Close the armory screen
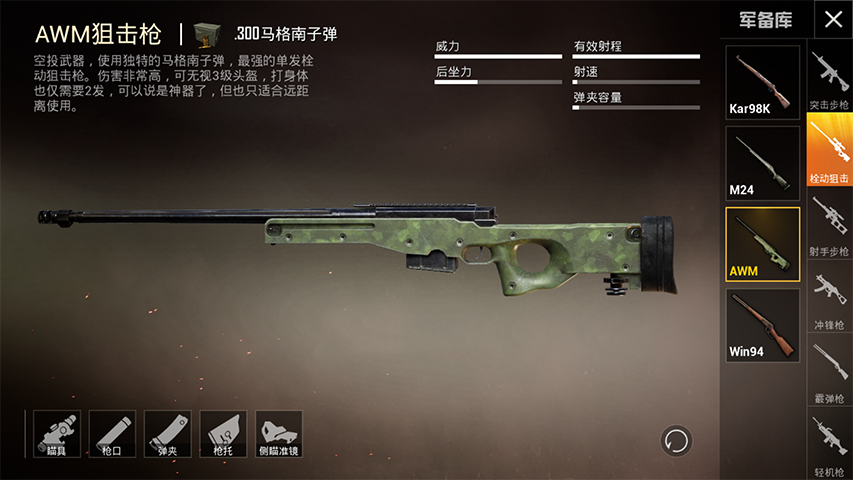Viewport: 854px width, 480px height. (x=833, y=19)
